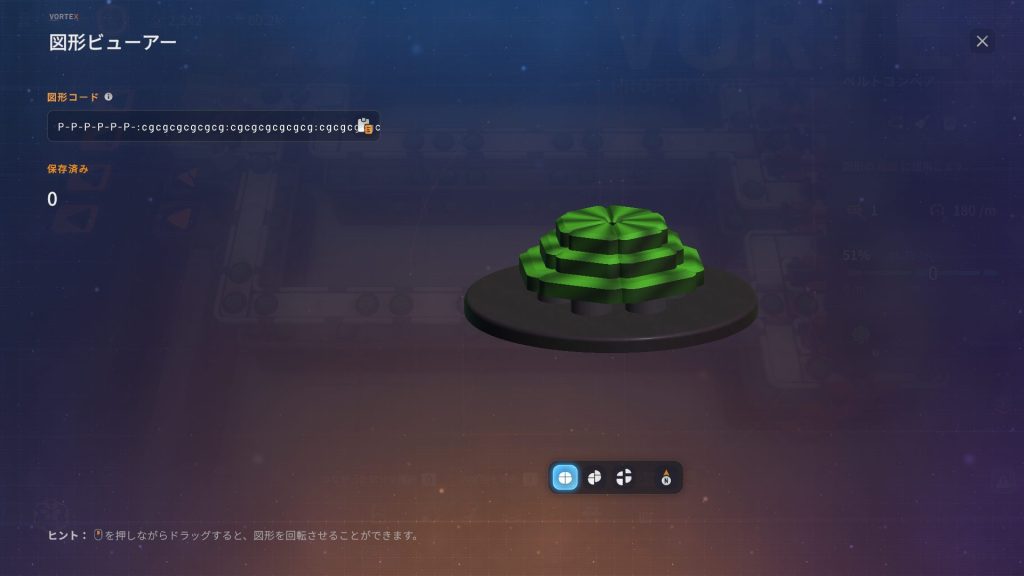Switch to the layers-separated view mode
This screenshot has width=1024, height=576.
tap(594, 478)
